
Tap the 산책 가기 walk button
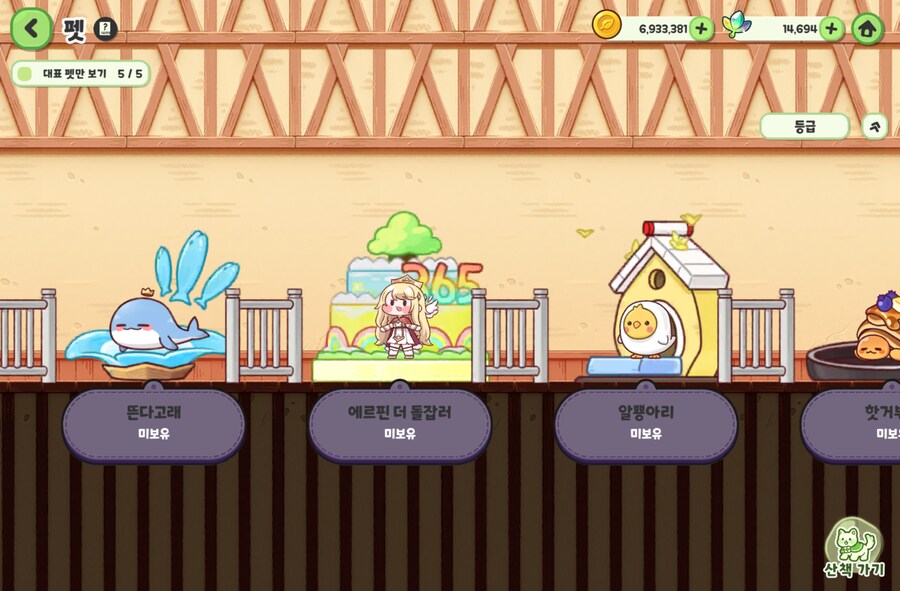(855, 551)
